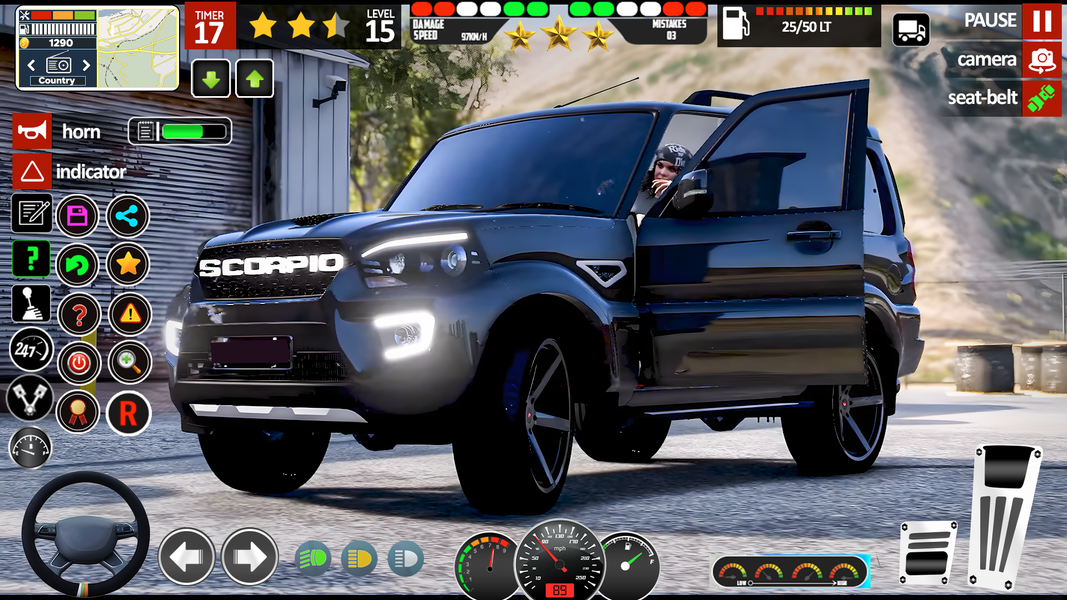Open the gear shifter icon
Viewport: 1067px width, 600px height.
click(30, 303)
